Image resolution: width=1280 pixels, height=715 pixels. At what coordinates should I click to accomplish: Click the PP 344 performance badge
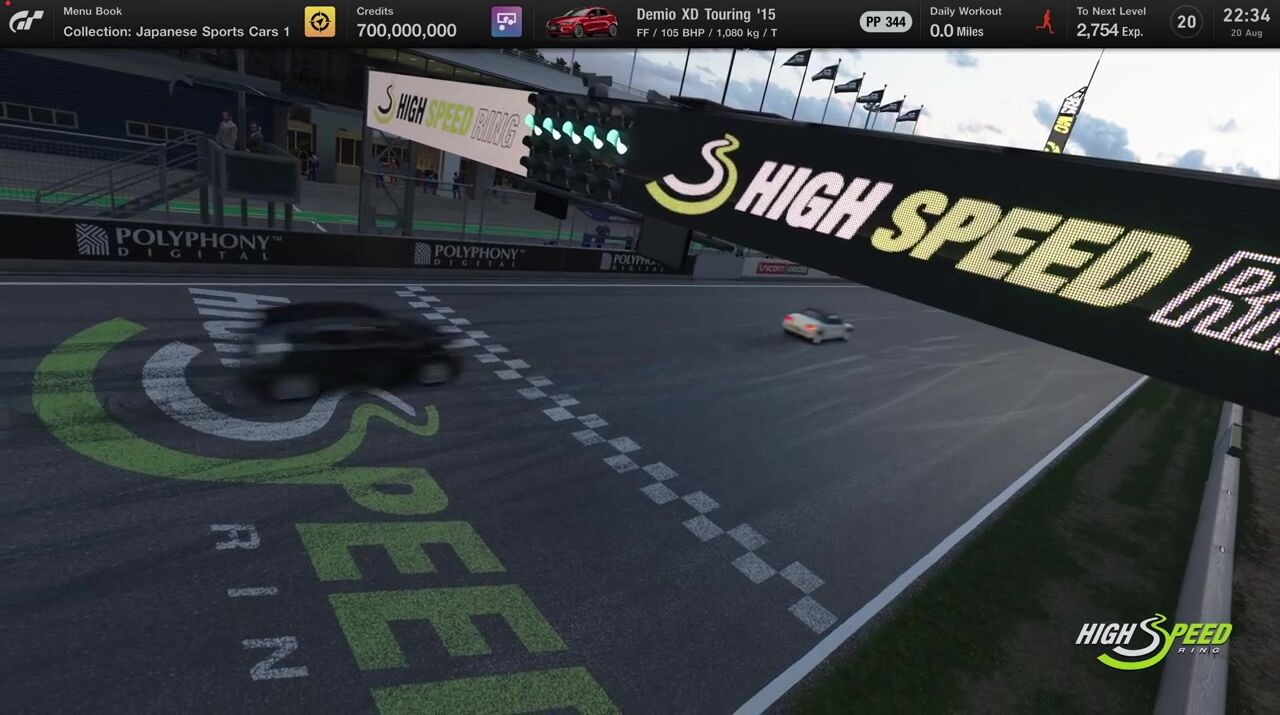(x=885, y=22)
